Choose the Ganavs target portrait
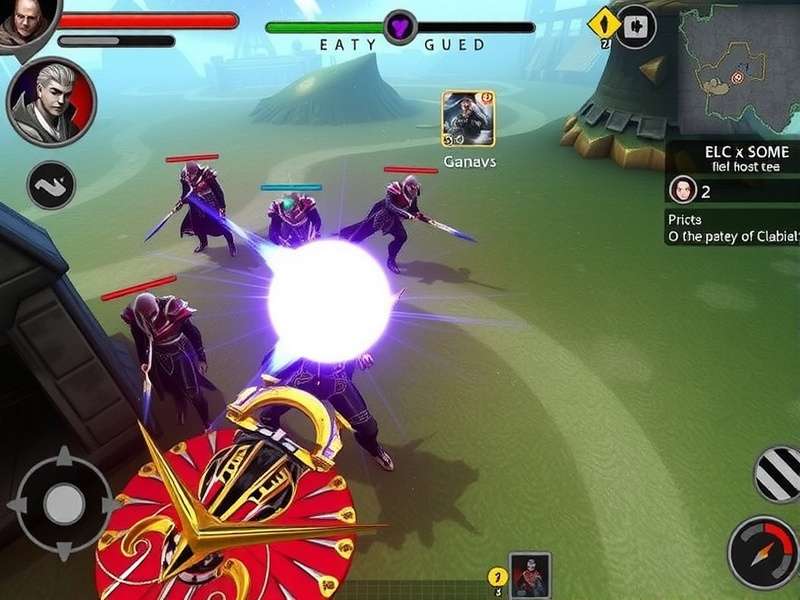Image resolution: width=800 pixels, height=600 pixels. (x=468, y=119)
